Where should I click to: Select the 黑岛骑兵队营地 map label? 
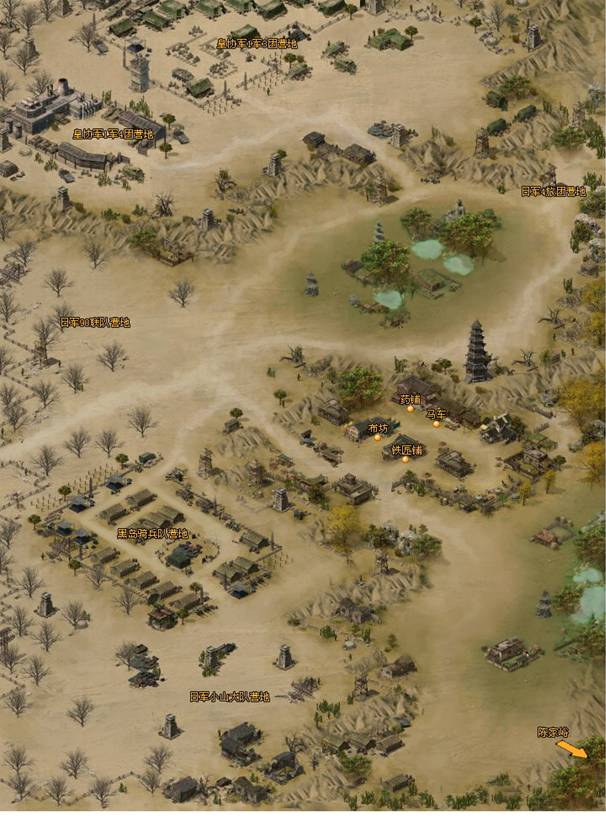point(153,533)
